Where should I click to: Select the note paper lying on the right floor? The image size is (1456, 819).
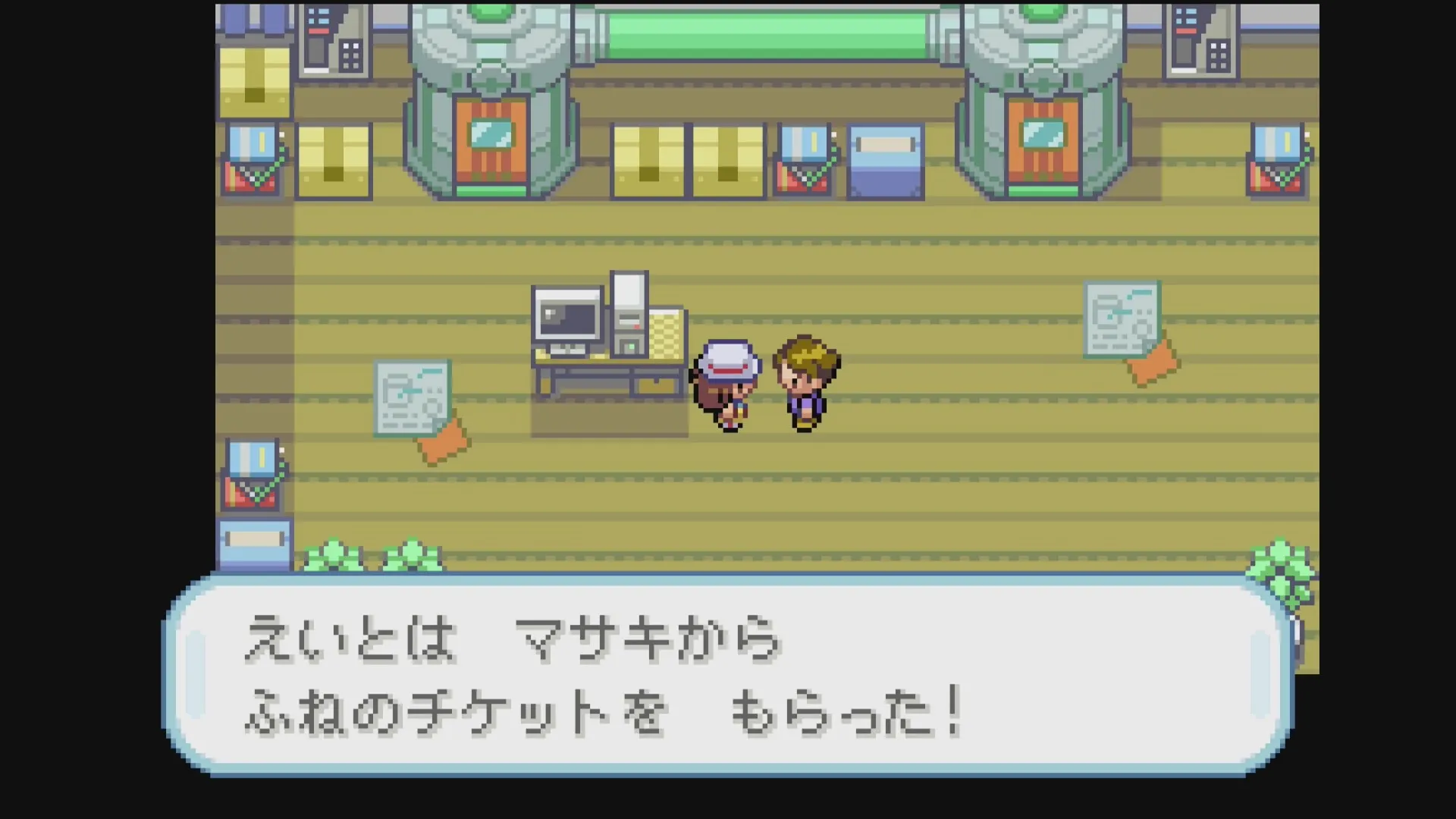coord(1121,318)
